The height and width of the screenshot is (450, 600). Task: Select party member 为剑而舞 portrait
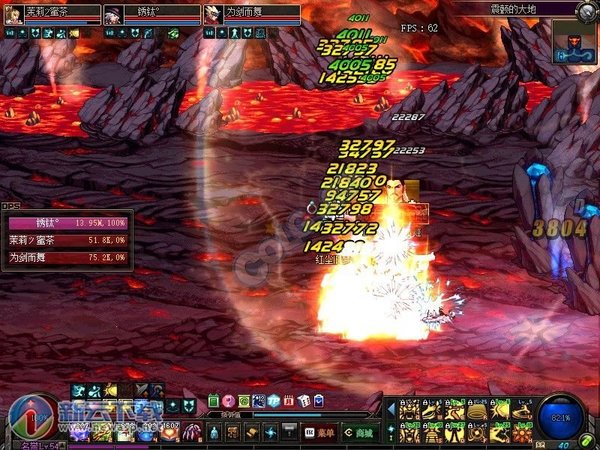coord(213,14)
